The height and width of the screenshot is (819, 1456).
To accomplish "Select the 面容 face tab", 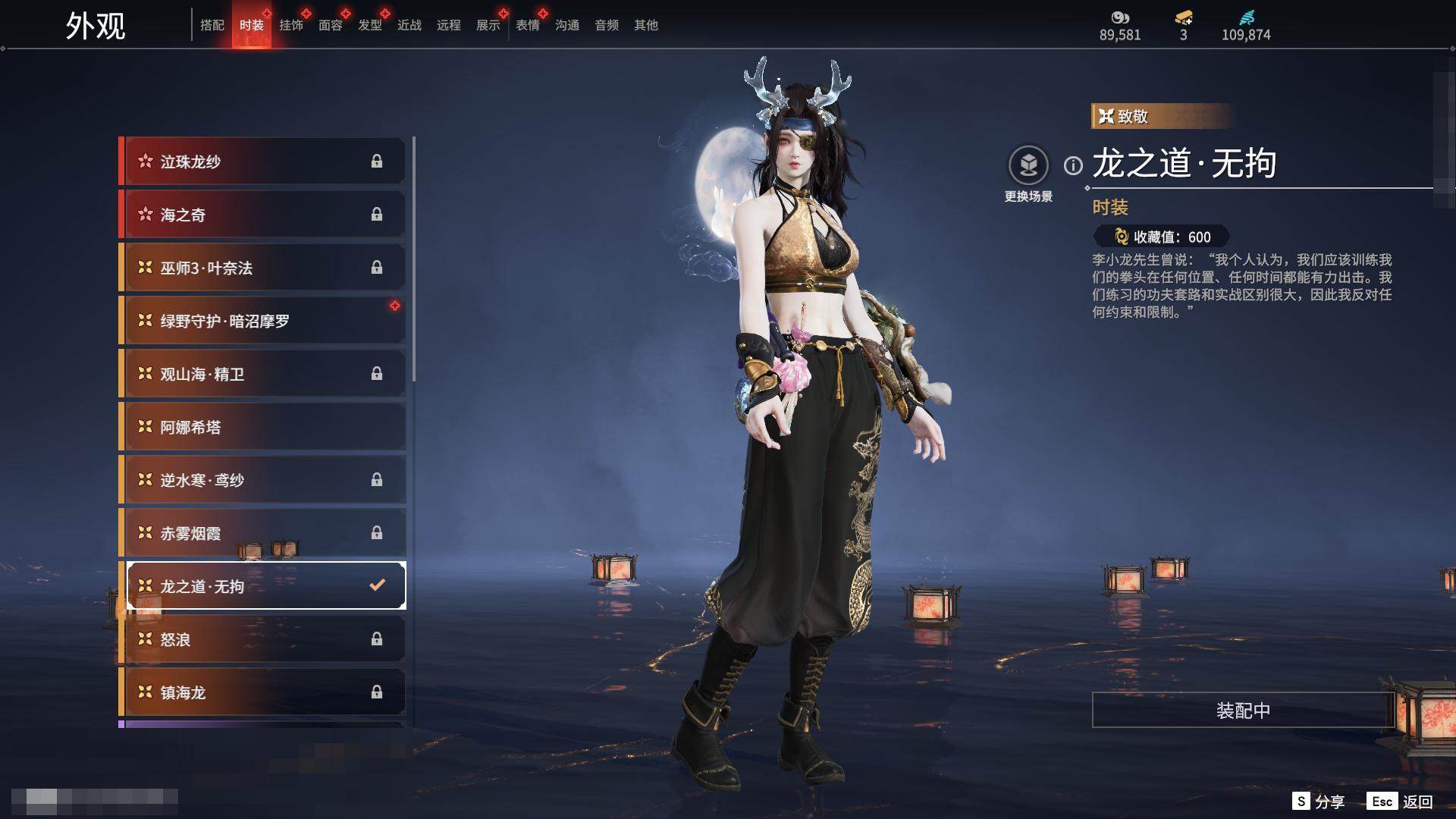I will pos(331,25).
